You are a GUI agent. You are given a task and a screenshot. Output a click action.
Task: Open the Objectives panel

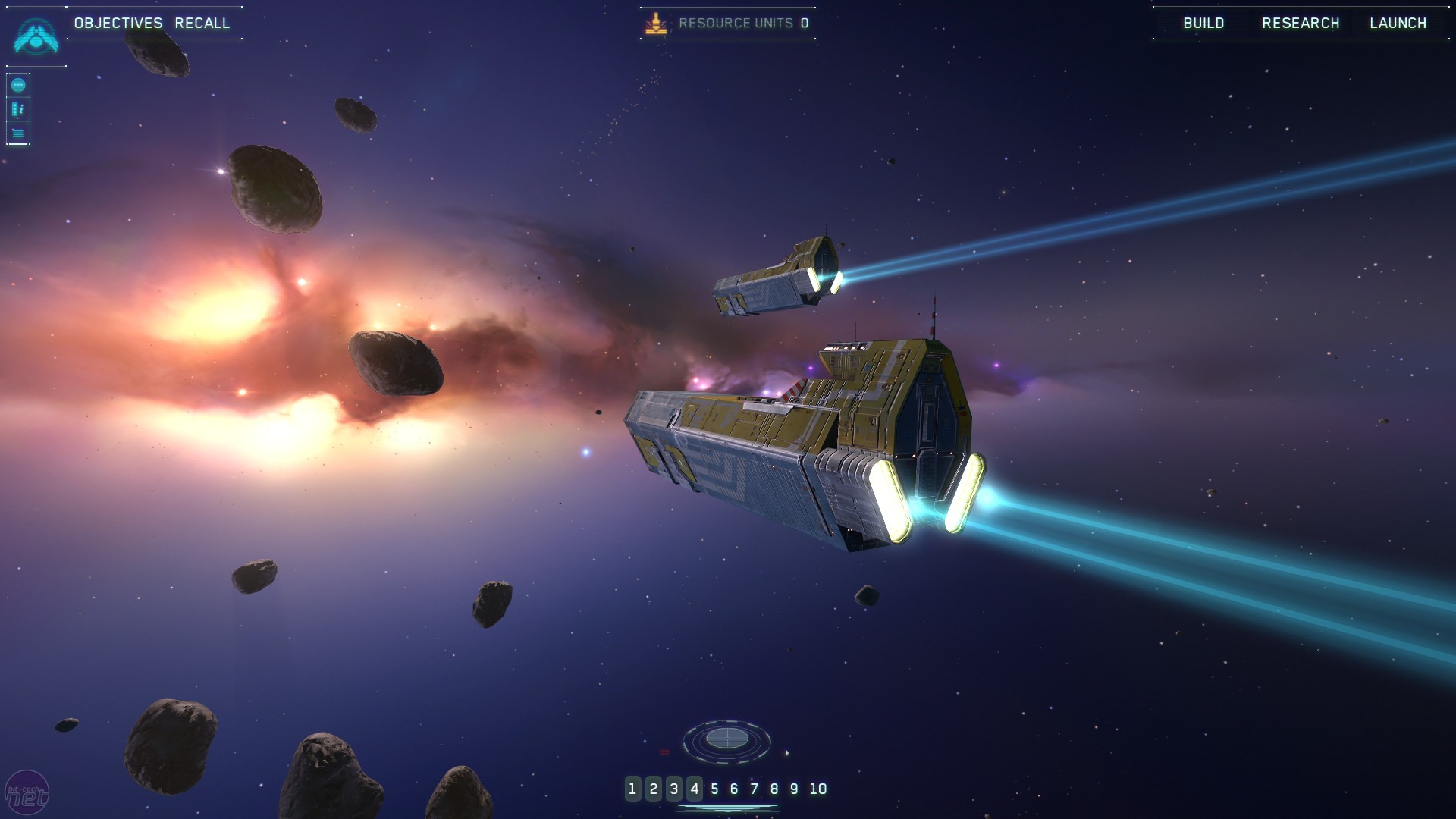[x=118, y=24]
